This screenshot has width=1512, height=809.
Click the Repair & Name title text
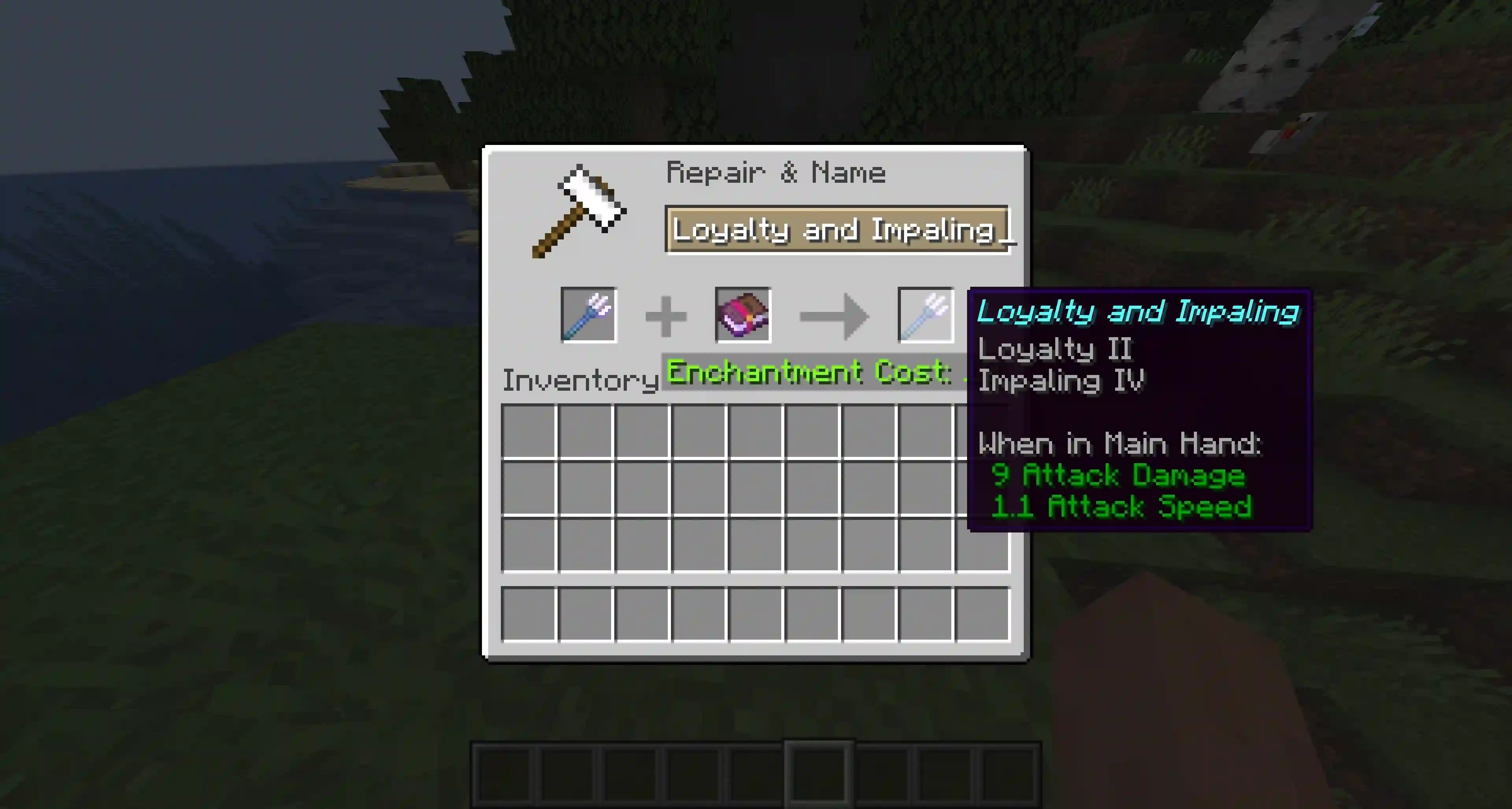click(776, 172)
